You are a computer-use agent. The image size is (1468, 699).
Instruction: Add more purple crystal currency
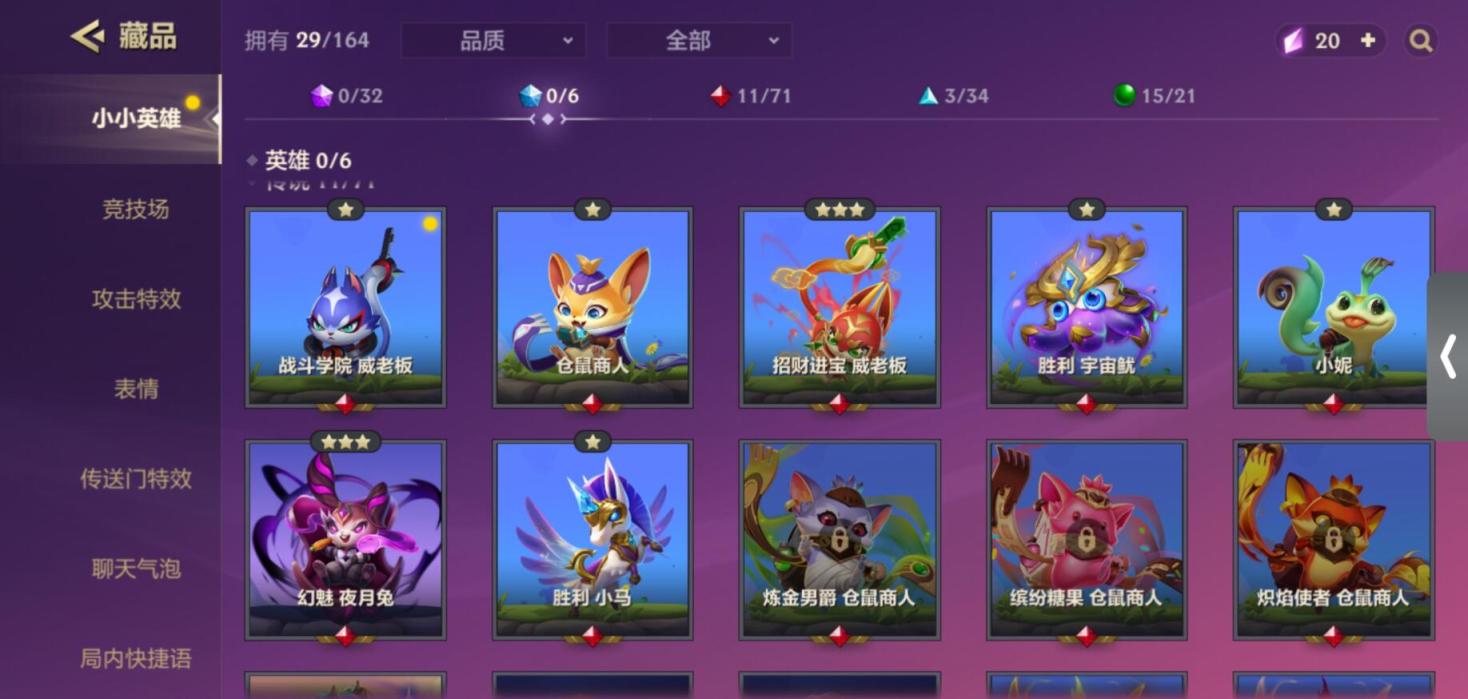click(1367, 41)
